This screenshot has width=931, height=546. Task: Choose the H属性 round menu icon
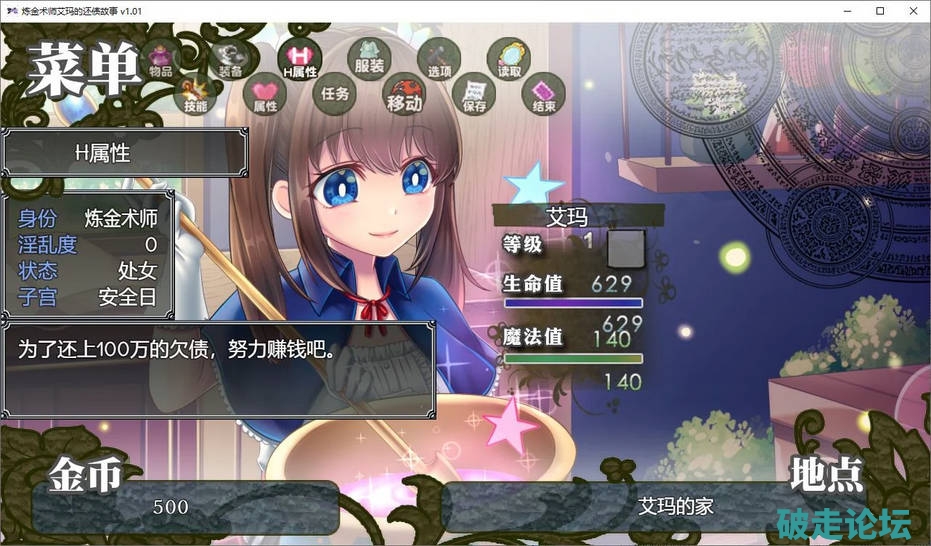tap(299, 62)
